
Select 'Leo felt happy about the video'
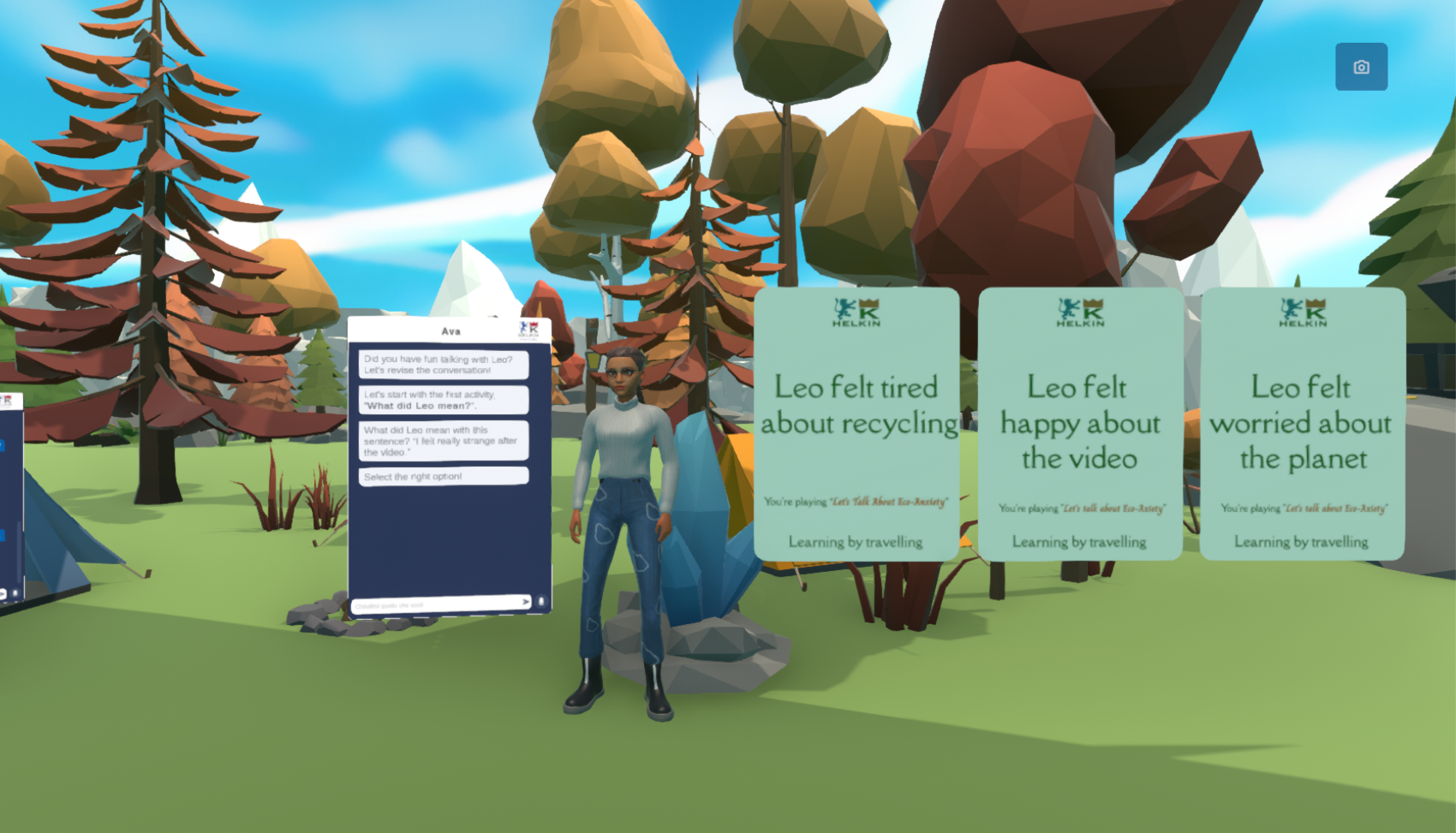click(x=1081, y=423)
